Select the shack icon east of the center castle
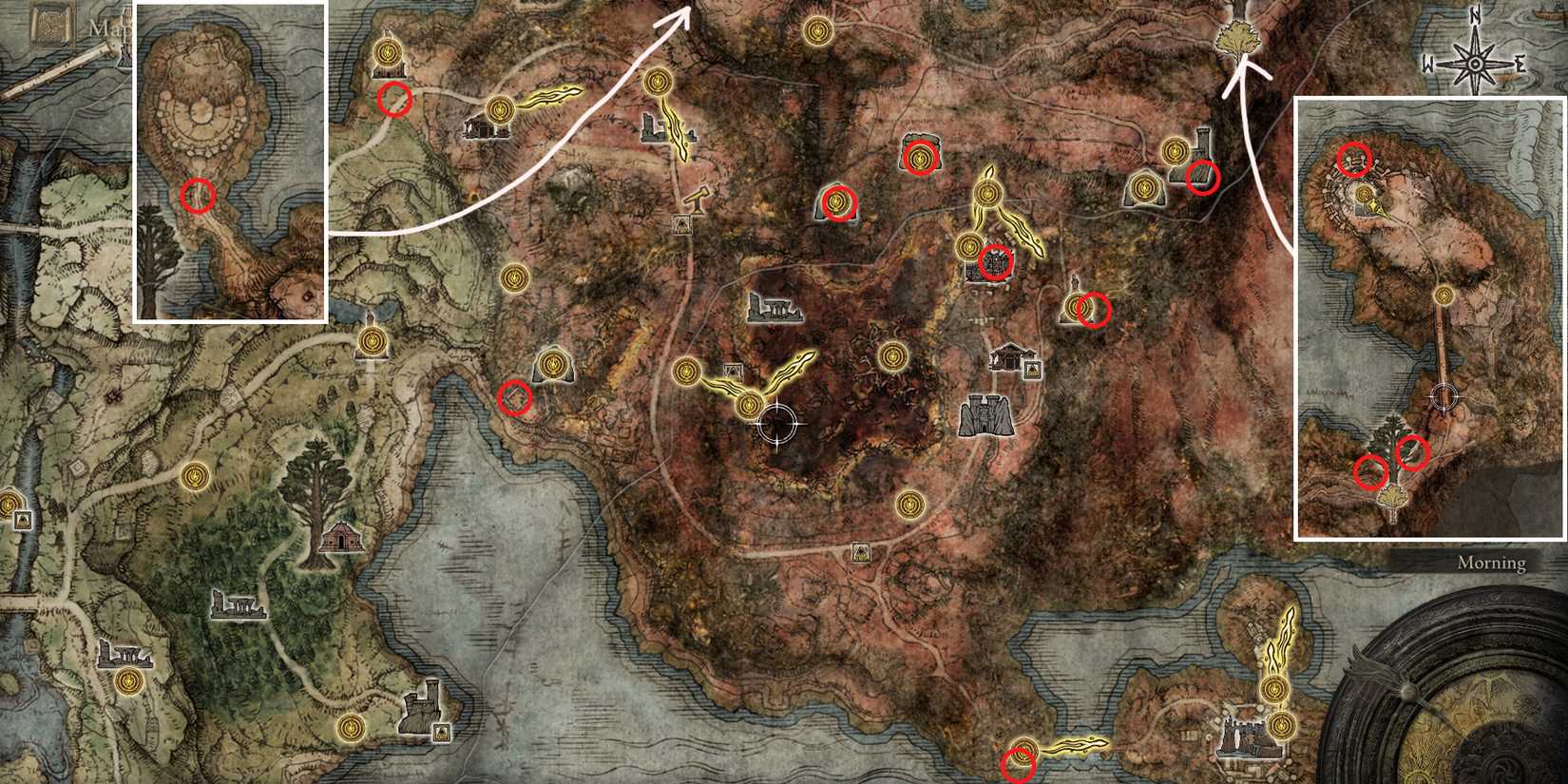The height and width of the screenshot is (784, 1568). (1005, 356)
